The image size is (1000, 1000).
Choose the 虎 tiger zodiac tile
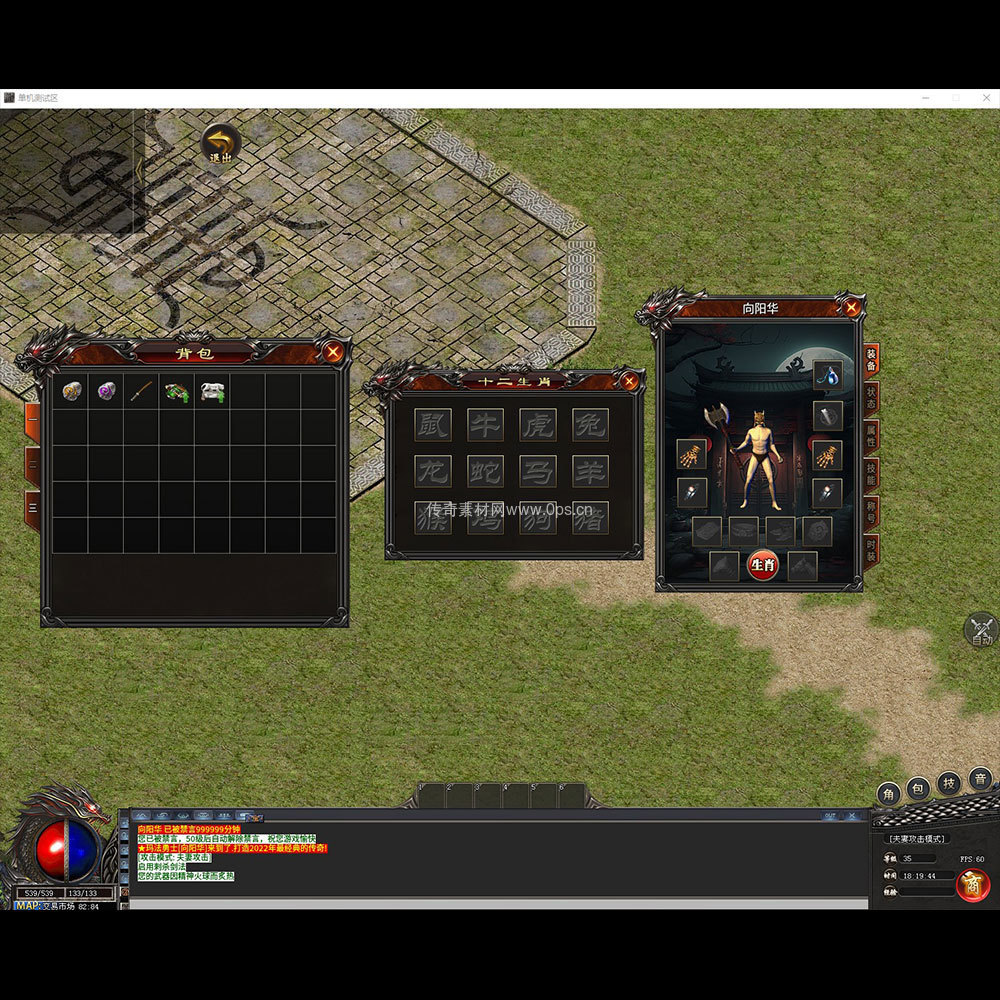click(x=538, y=424)
